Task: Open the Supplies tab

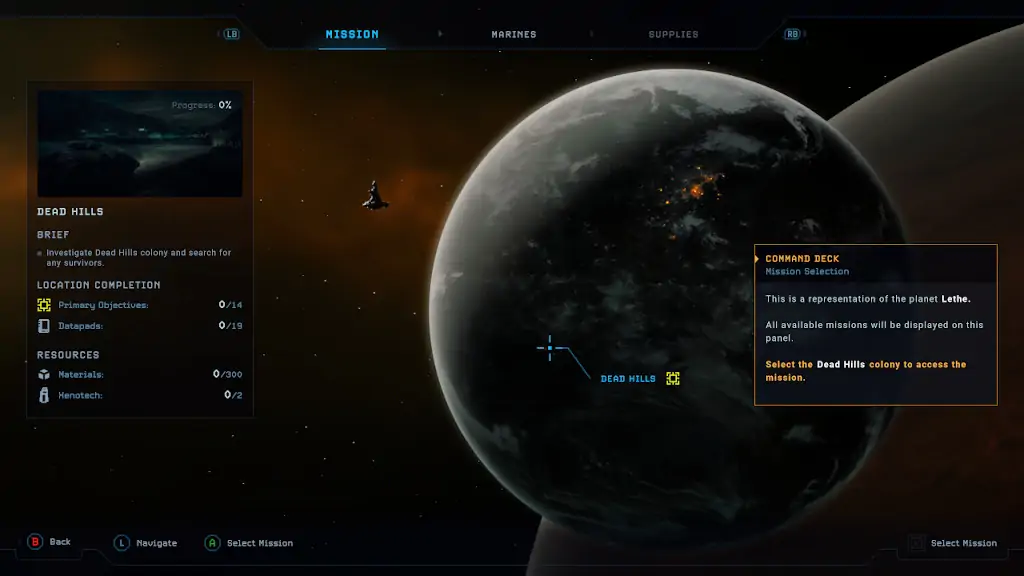Action: (x=673, y=34)
